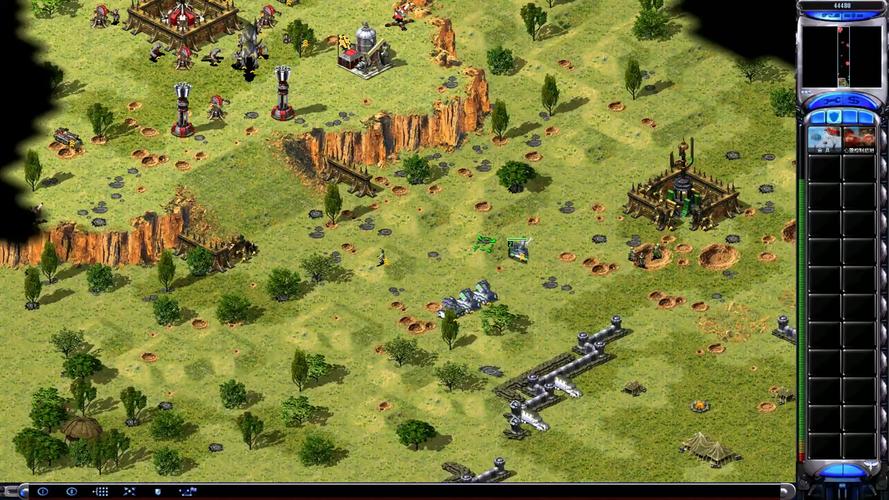Viewport: 889px width, 500px height.
Task: Select the paratroopers build cameo
Action: pos(825,139)
